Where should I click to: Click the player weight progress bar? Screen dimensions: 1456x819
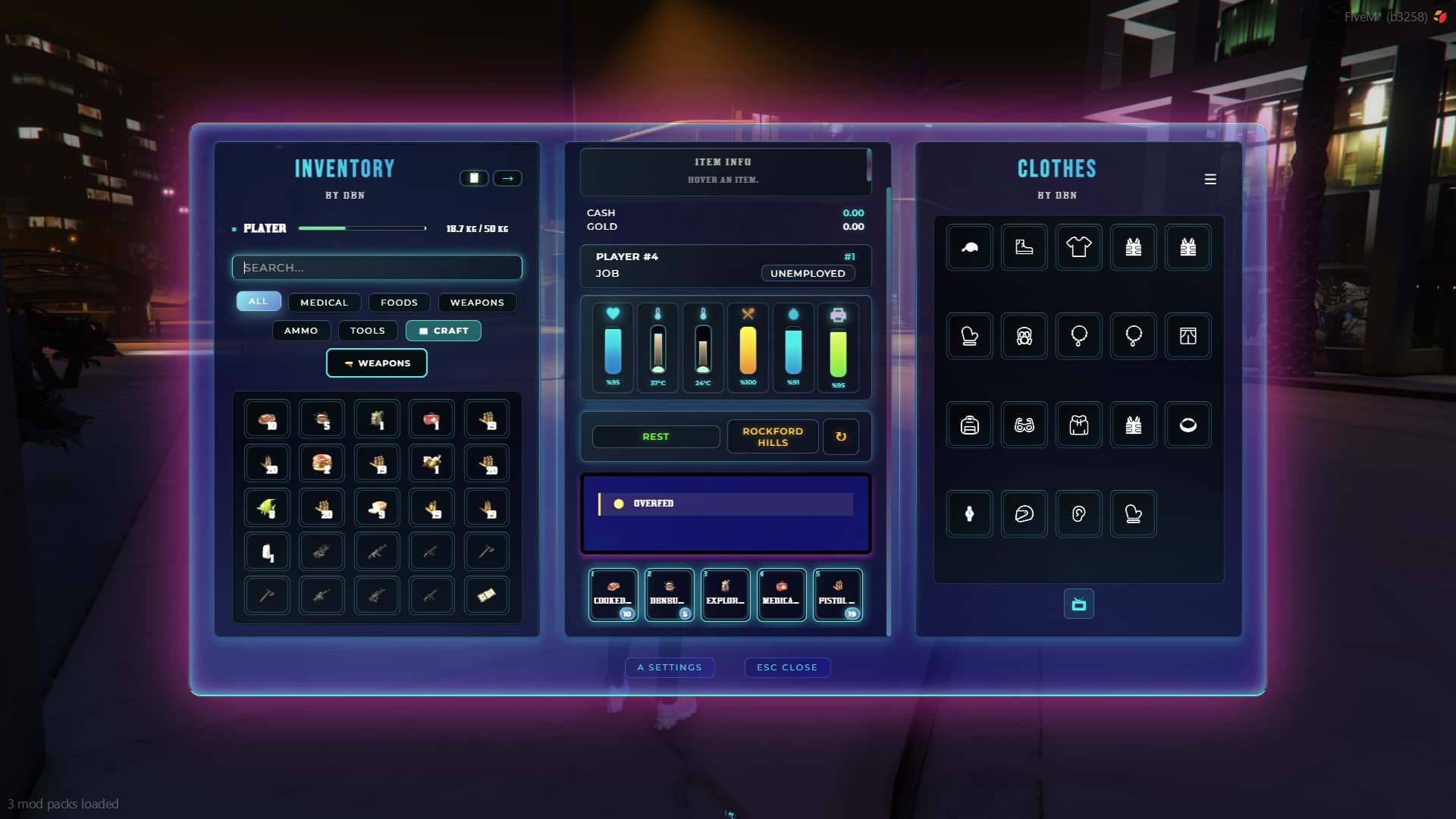(362, 227)
